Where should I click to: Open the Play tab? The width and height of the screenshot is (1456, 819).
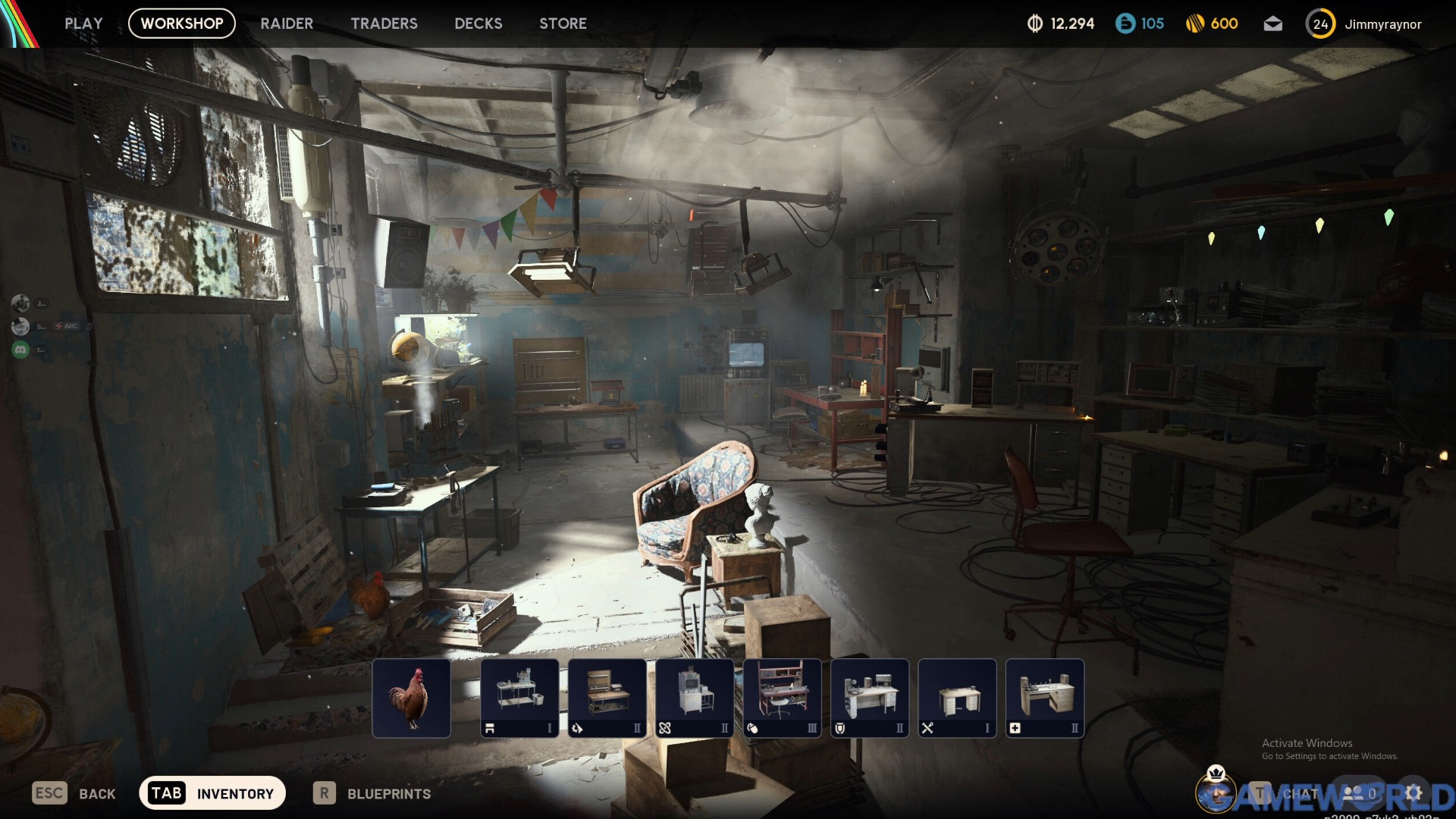coord(83,24)
